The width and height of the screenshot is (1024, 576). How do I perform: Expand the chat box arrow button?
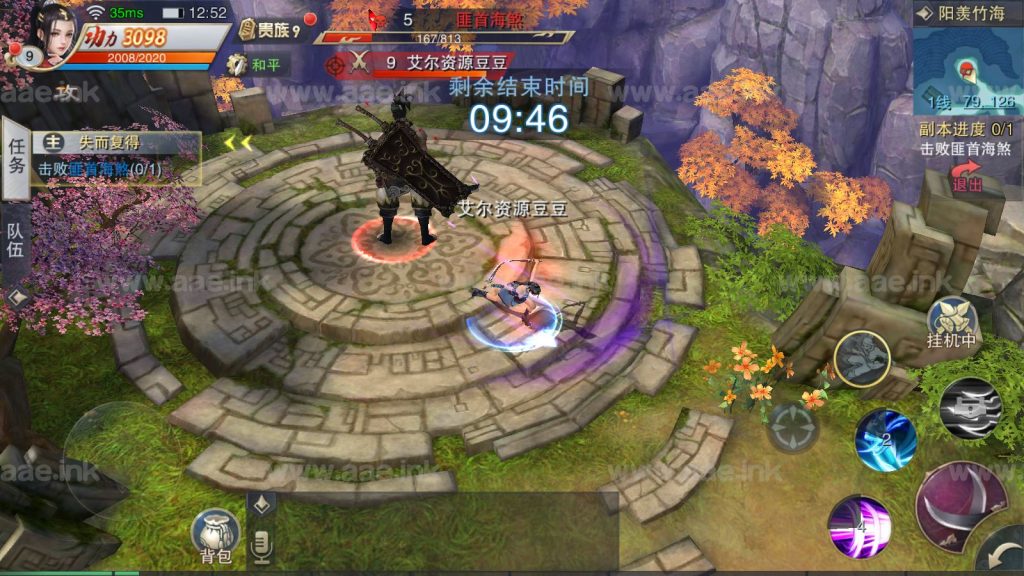tap(262, 505)
